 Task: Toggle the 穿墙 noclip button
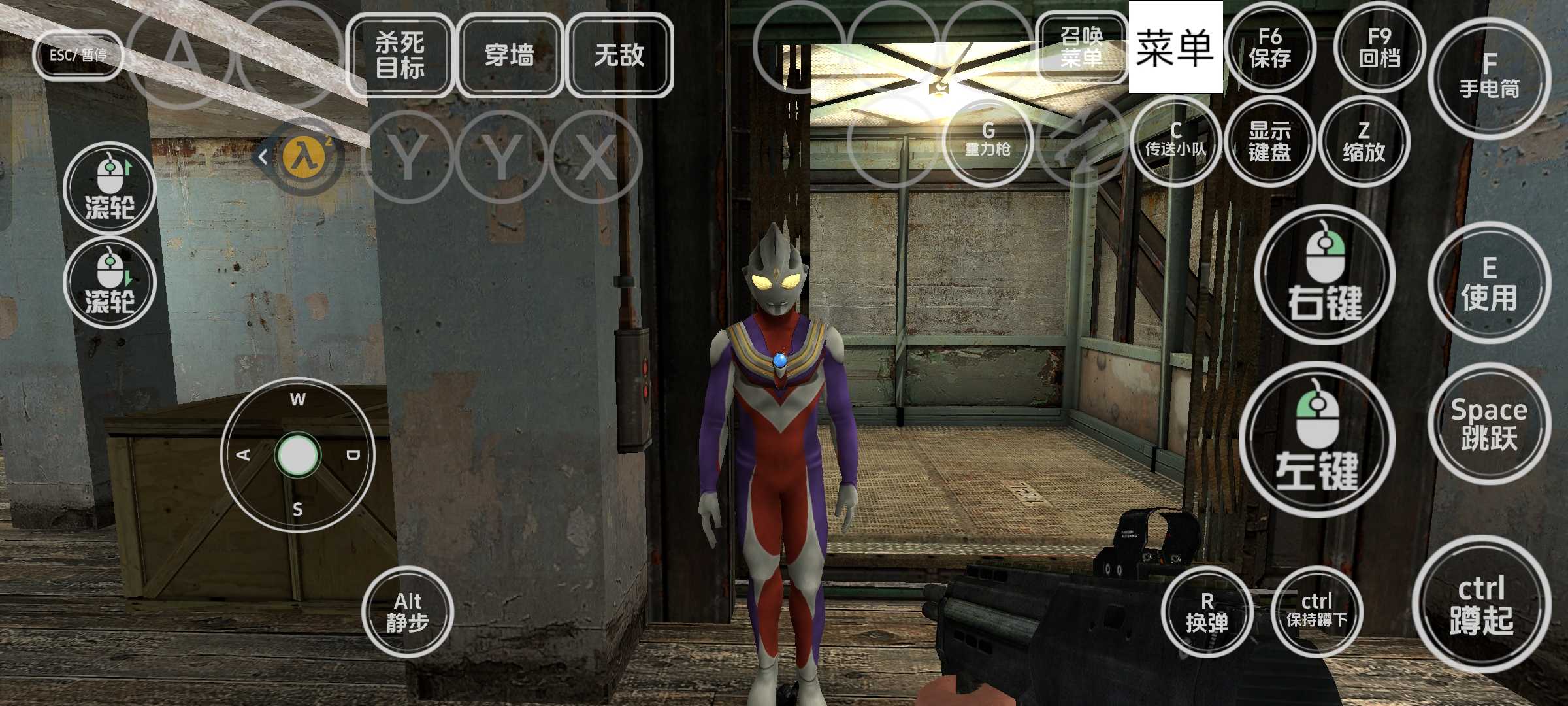(510, 56)
